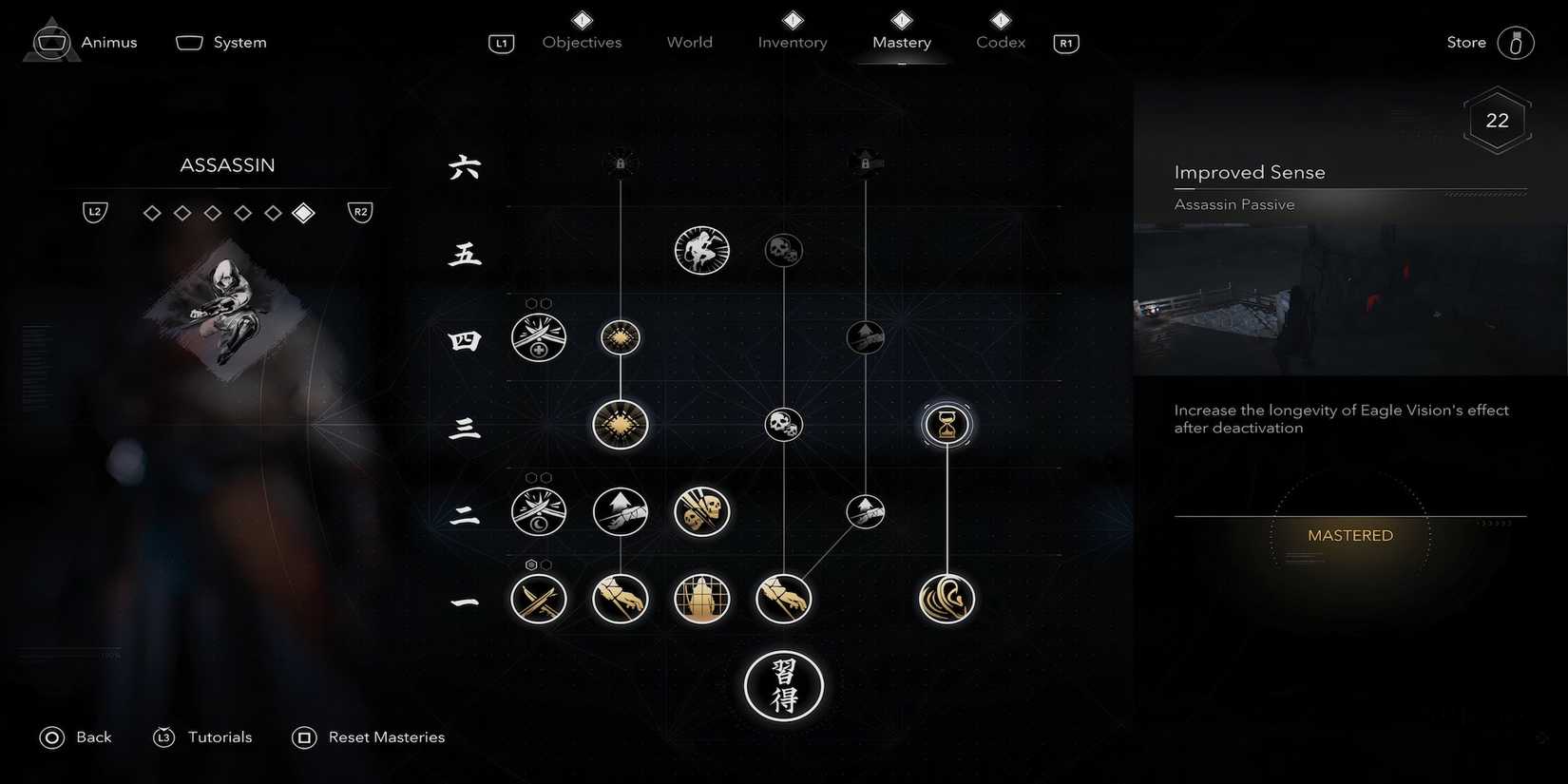Open the Codex section
This screenshot has width=1568, height=784.
click(1000, 42)
